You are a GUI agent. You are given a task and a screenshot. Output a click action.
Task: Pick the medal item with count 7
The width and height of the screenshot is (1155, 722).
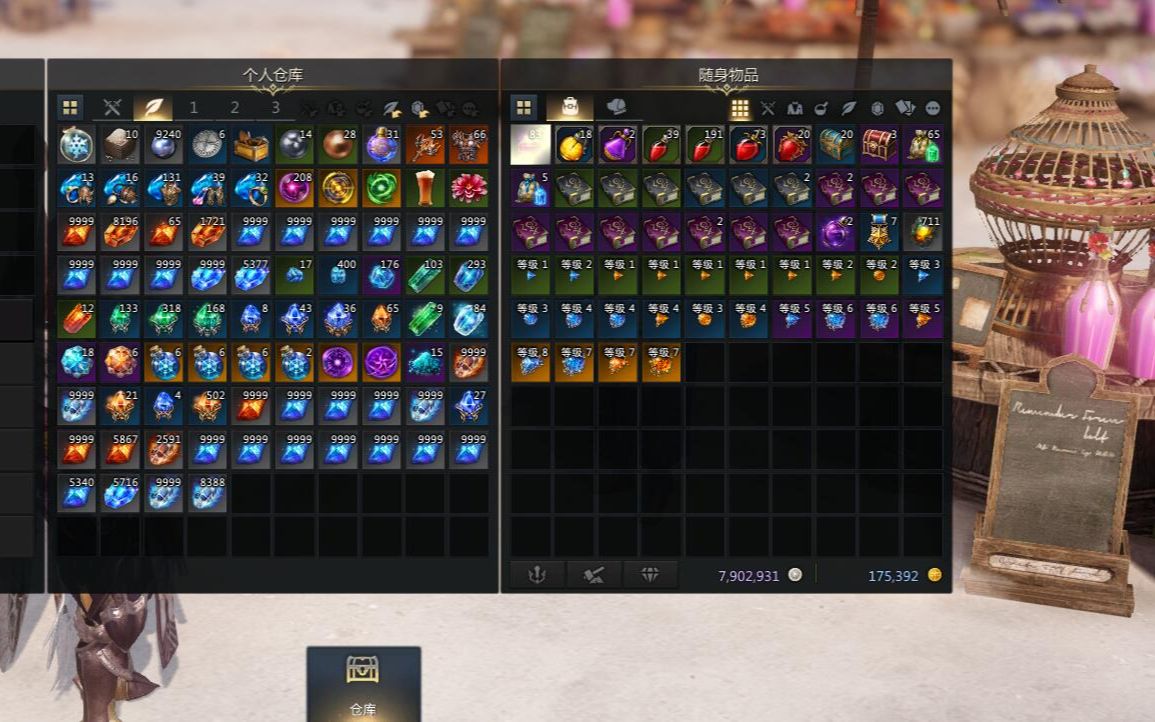coord(879,231)
